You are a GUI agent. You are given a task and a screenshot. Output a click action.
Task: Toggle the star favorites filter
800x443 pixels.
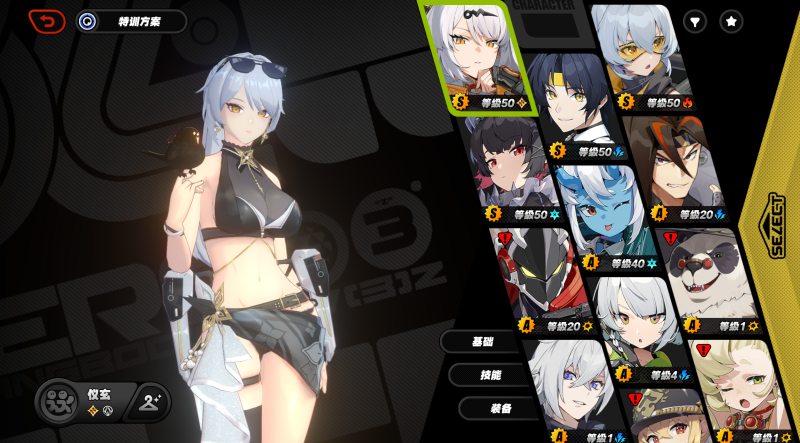click(x=732, y=21)
